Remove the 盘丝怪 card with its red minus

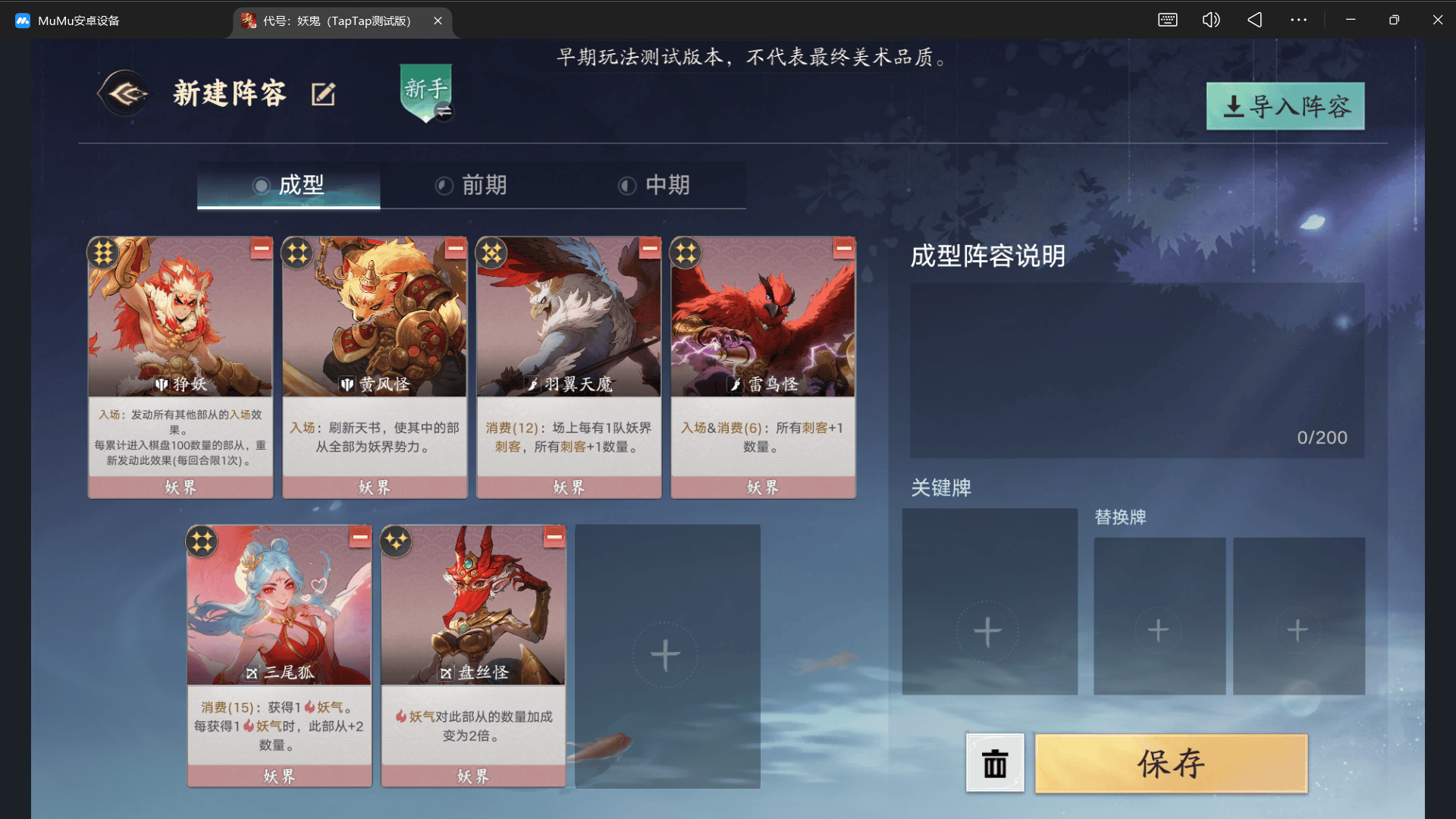pyautogui.click(x=554, y=536)
